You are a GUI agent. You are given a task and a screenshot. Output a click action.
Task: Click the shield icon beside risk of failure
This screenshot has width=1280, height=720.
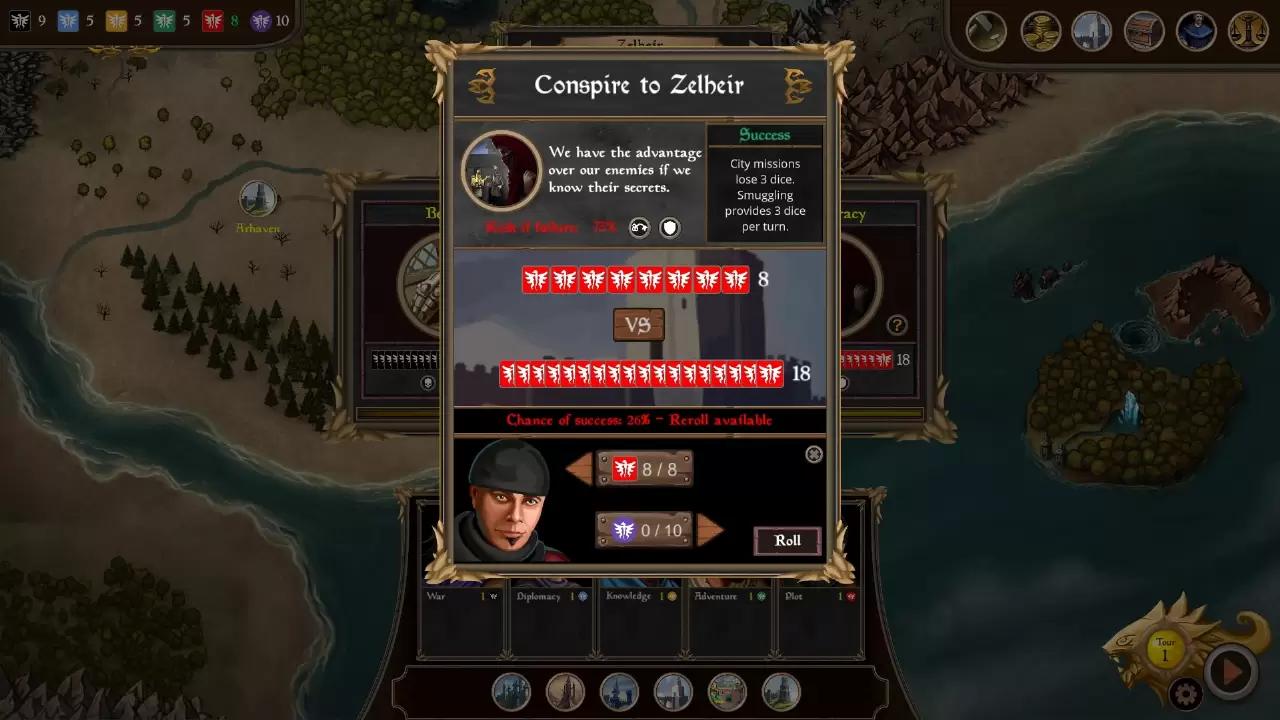(x=669, y=228)
